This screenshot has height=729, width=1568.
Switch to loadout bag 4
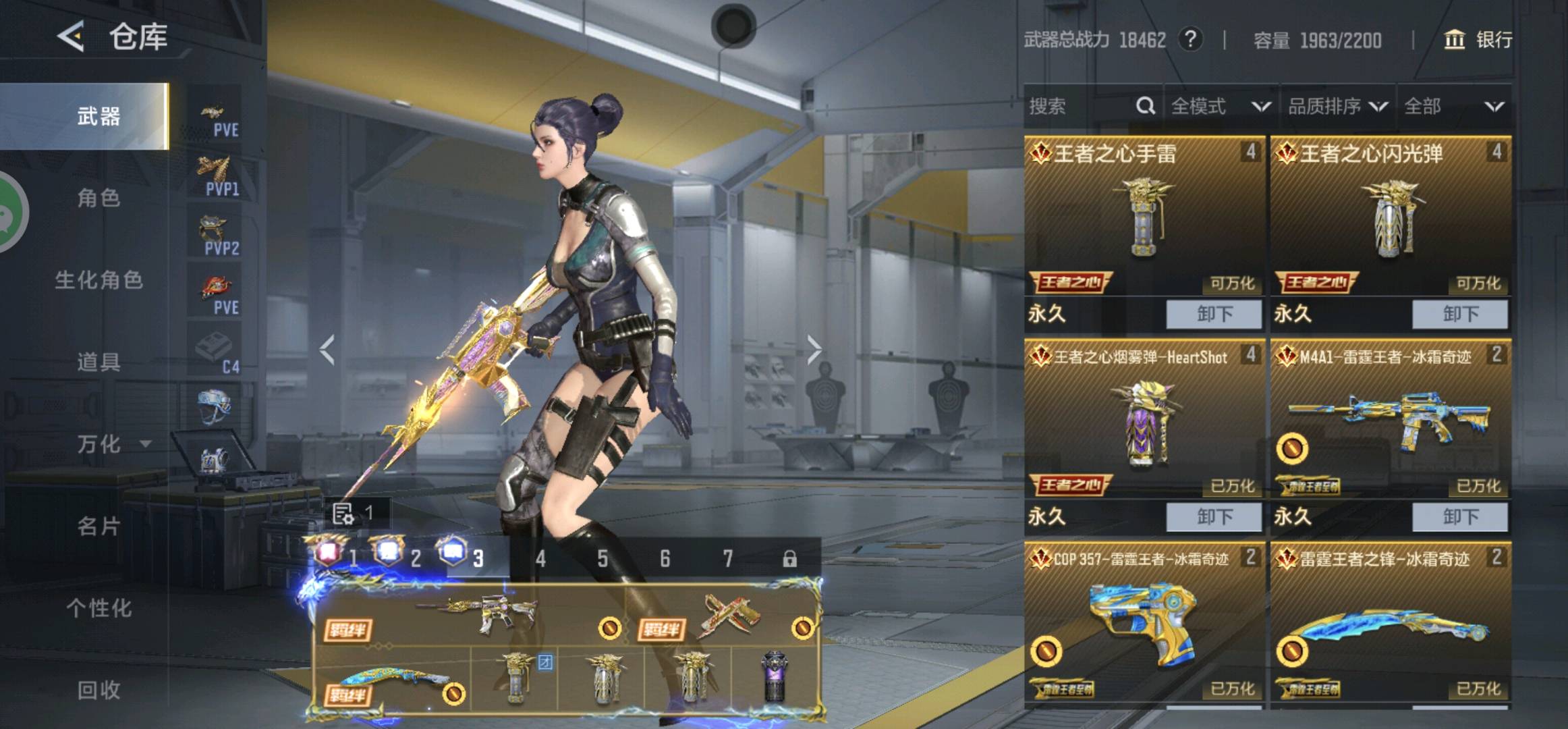pos(540,558)
